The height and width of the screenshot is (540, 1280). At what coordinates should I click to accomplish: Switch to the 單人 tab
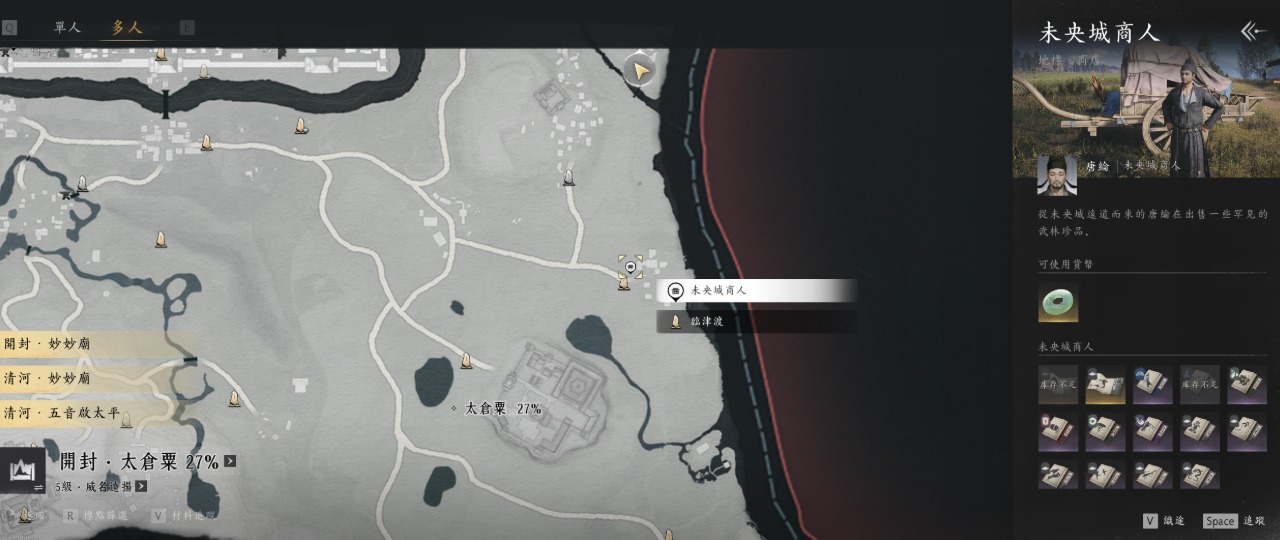click(67, 28)
